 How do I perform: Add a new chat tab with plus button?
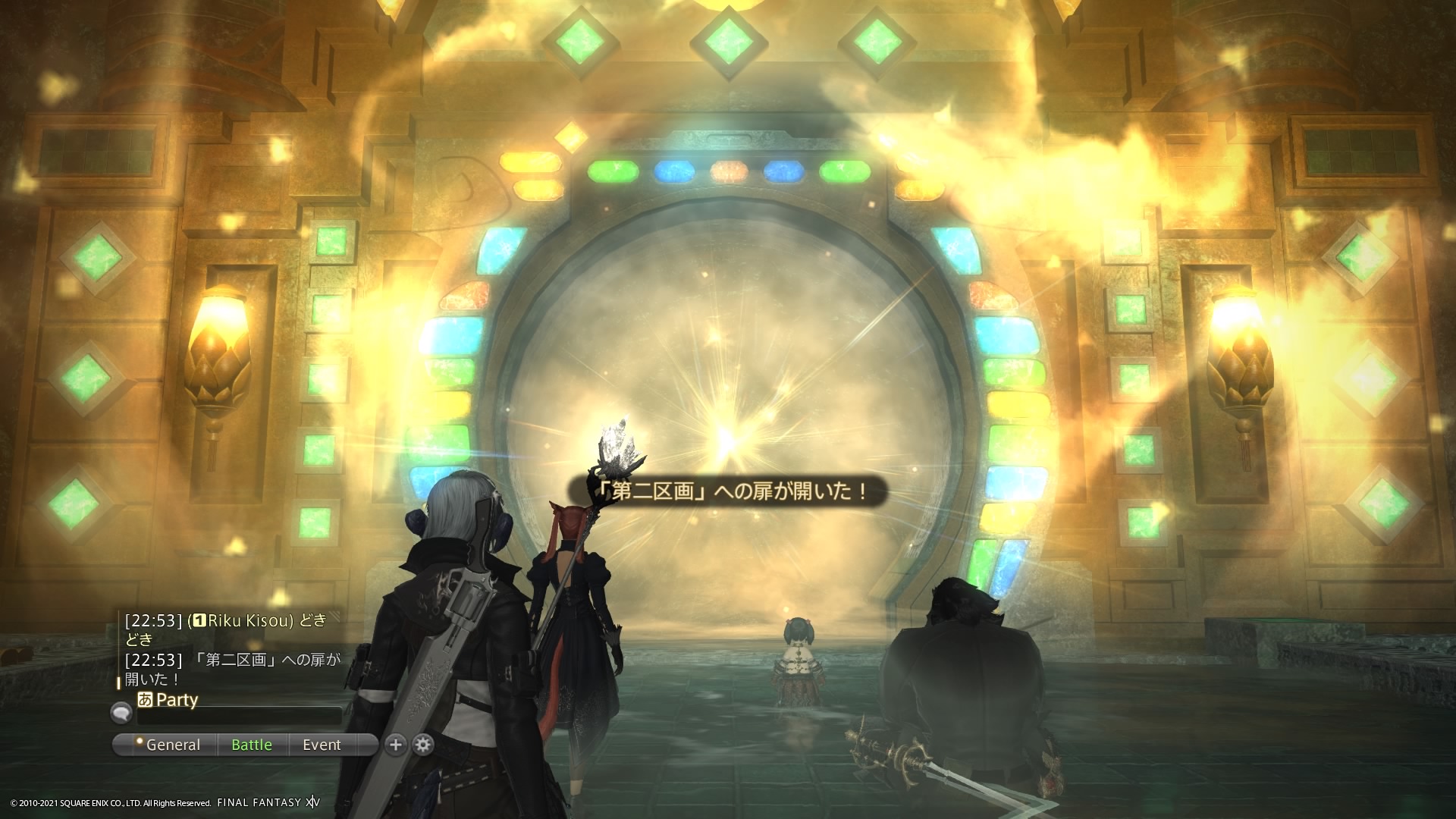[395, 745]
